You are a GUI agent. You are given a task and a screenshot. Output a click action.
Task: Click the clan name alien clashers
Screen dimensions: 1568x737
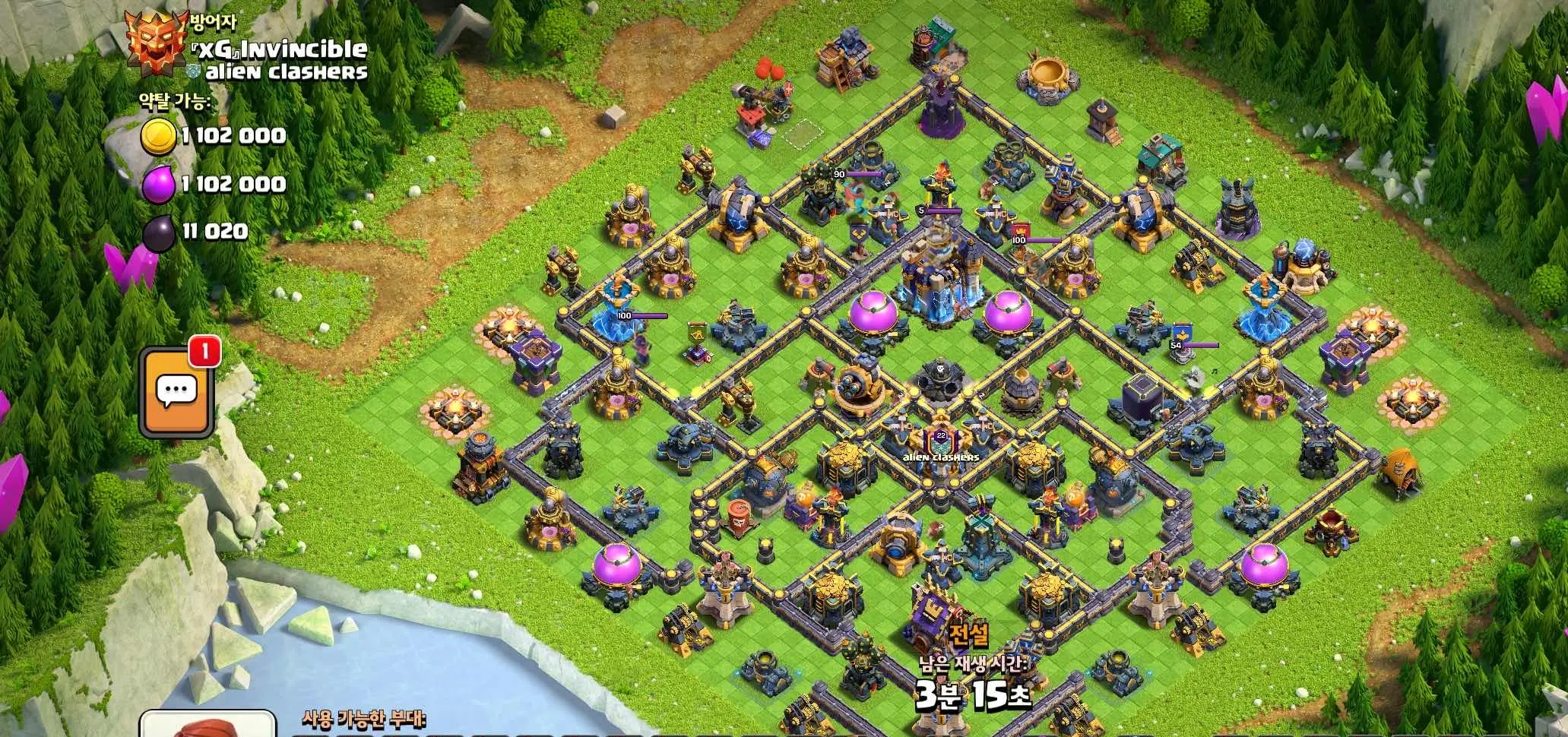285,73
